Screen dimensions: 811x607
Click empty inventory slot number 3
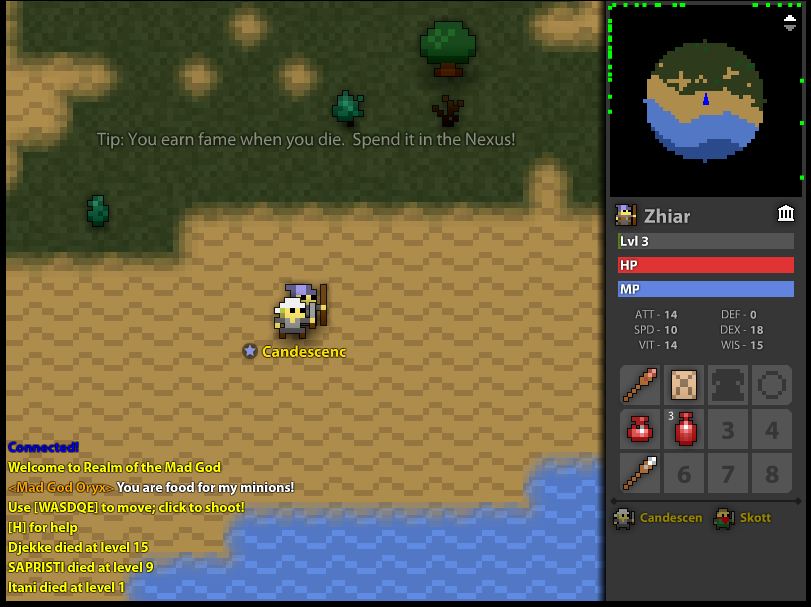pos(728,429)
